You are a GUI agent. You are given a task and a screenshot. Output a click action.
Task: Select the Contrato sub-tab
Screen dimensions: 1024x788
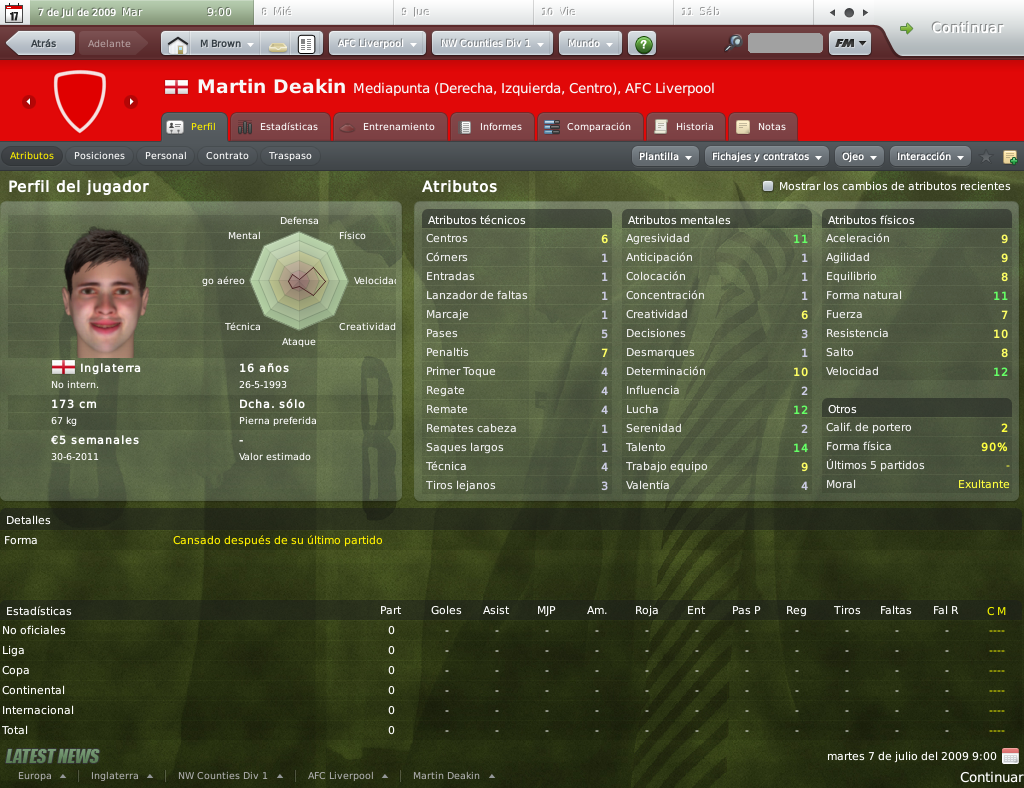click(x=227, y=156)
